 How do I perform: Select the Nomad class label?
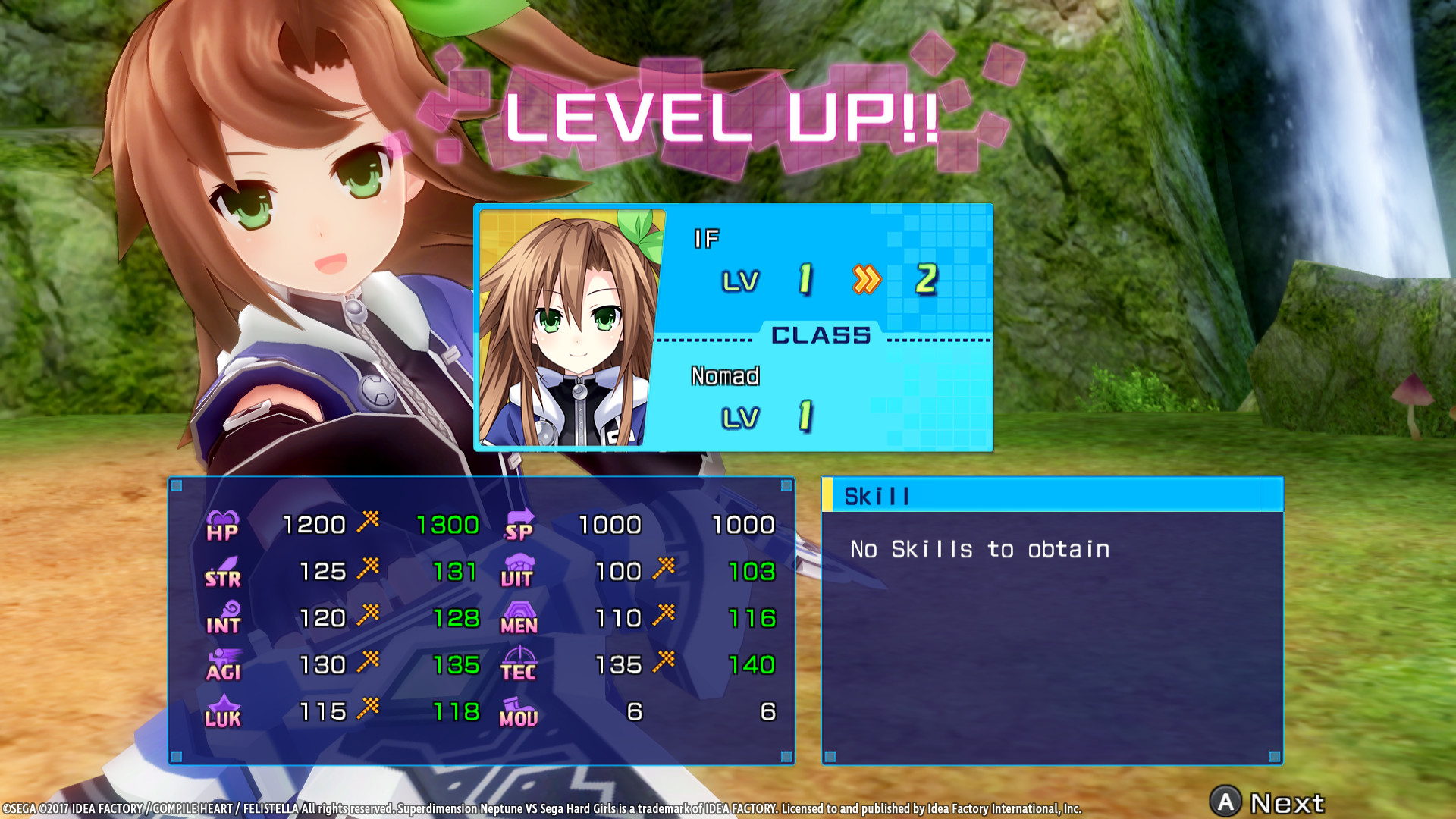[x=726, y=376]
